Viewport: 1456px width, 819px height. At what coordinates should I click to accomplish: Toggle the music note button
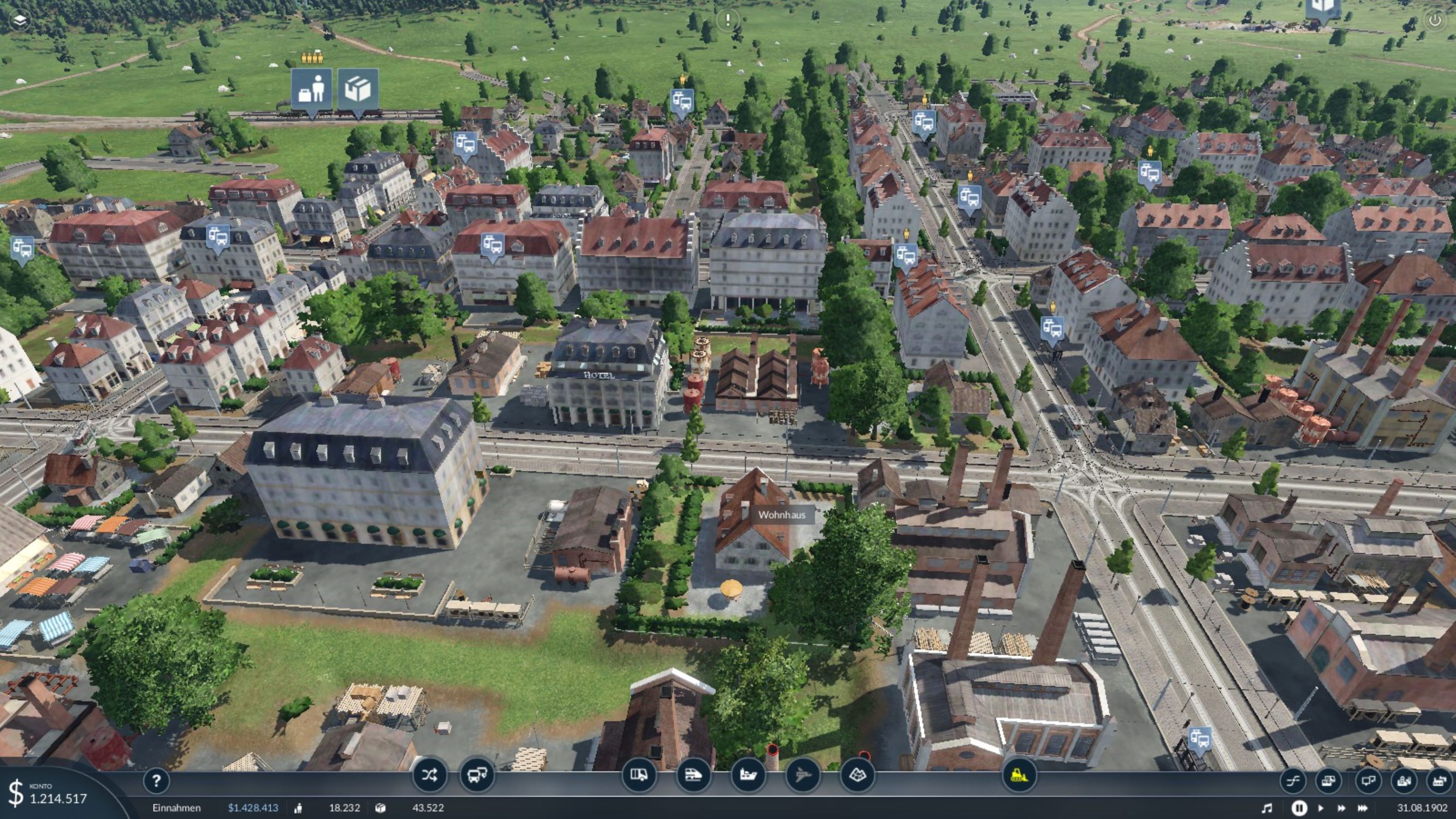(1267, 808)
